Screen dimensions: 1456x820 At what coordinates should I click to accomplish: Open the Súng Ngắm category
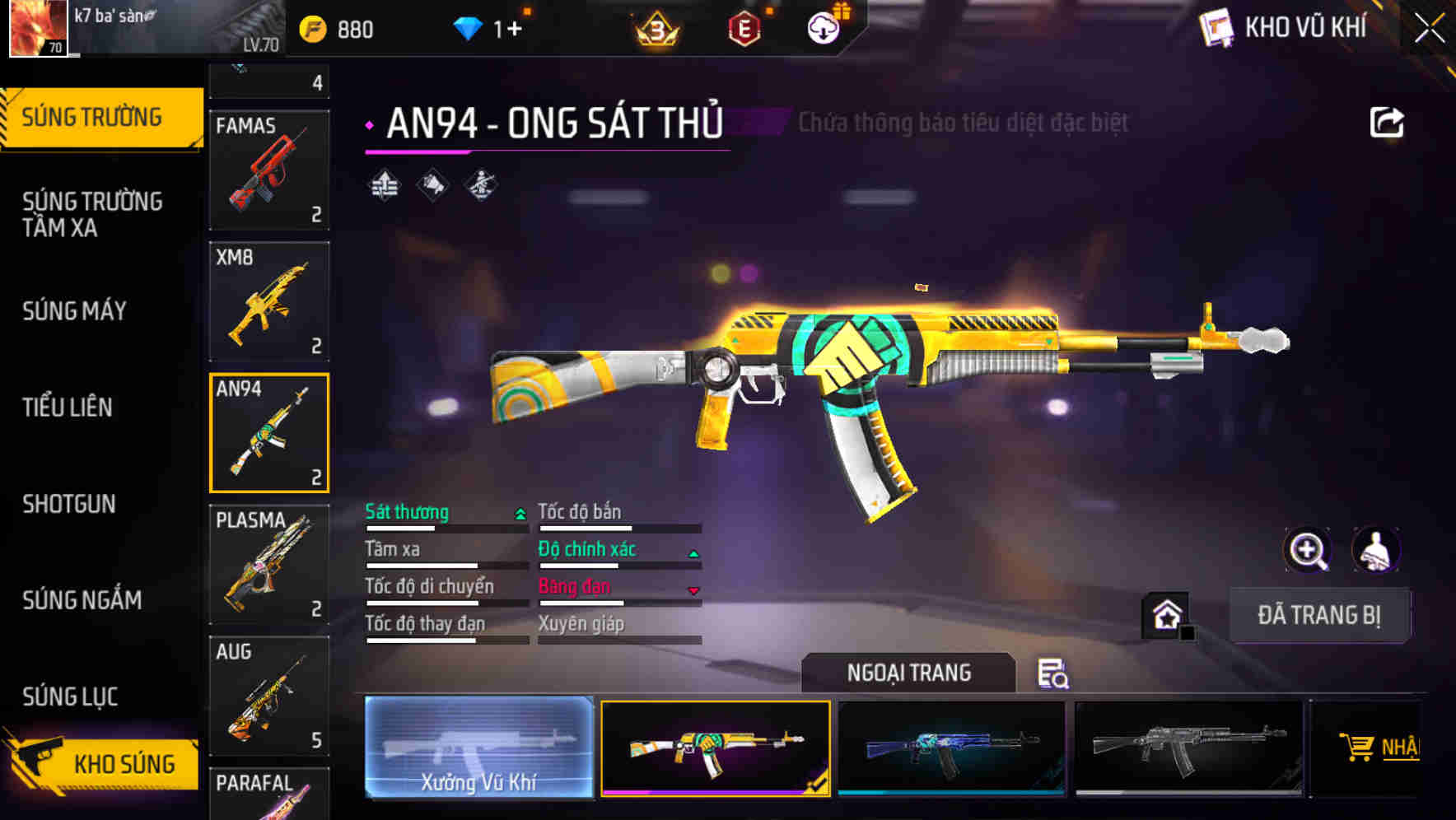pyautogui.click(x=82, y=600)
